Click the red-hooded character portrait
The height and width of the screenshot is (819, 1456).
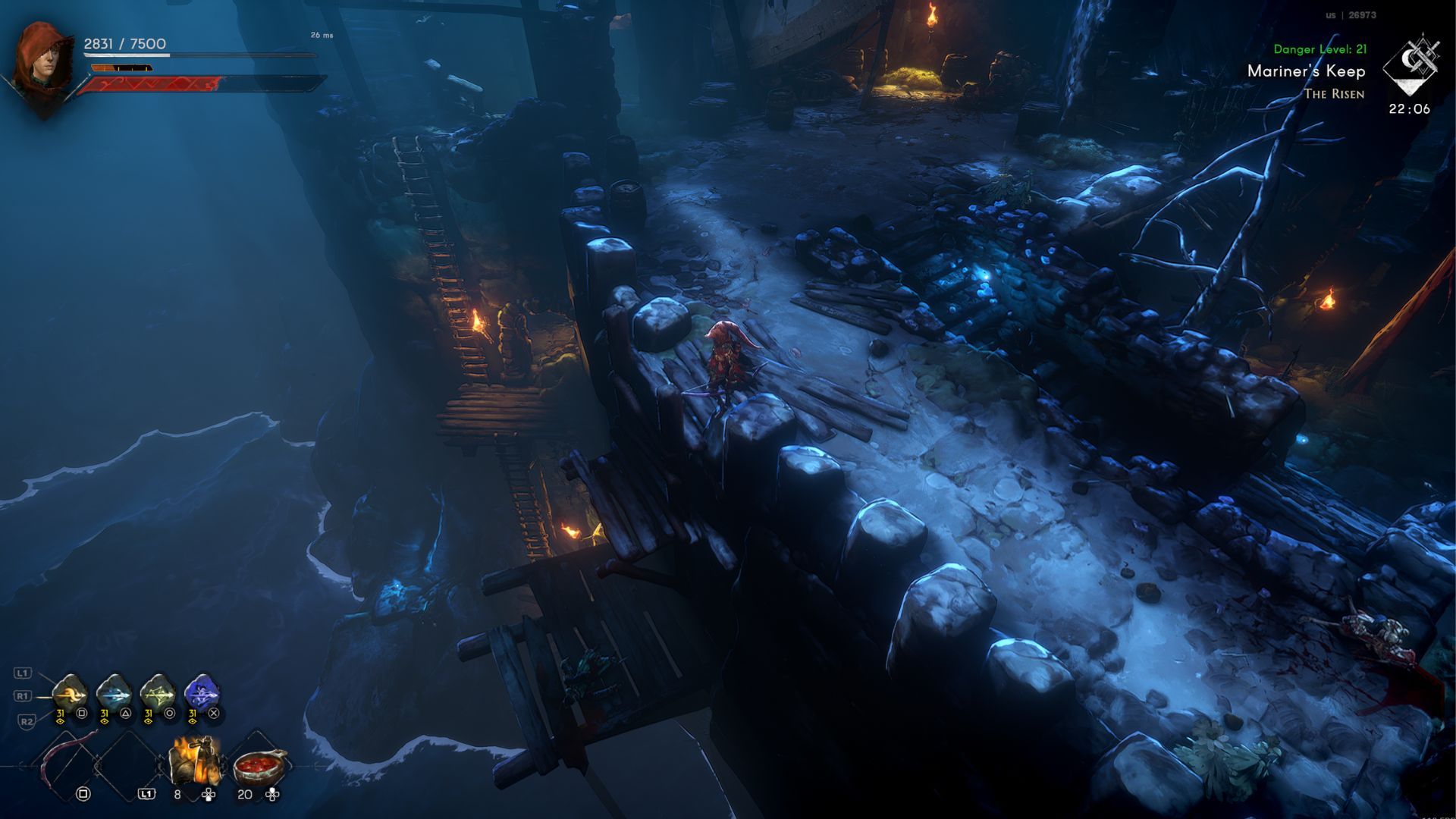(x=43, y=63)
